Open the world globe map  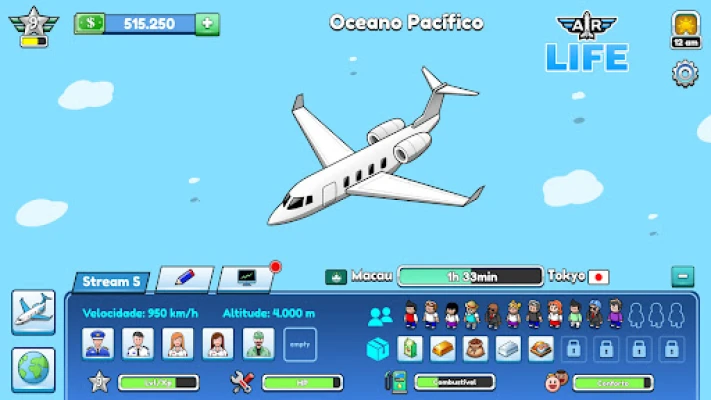33,369
